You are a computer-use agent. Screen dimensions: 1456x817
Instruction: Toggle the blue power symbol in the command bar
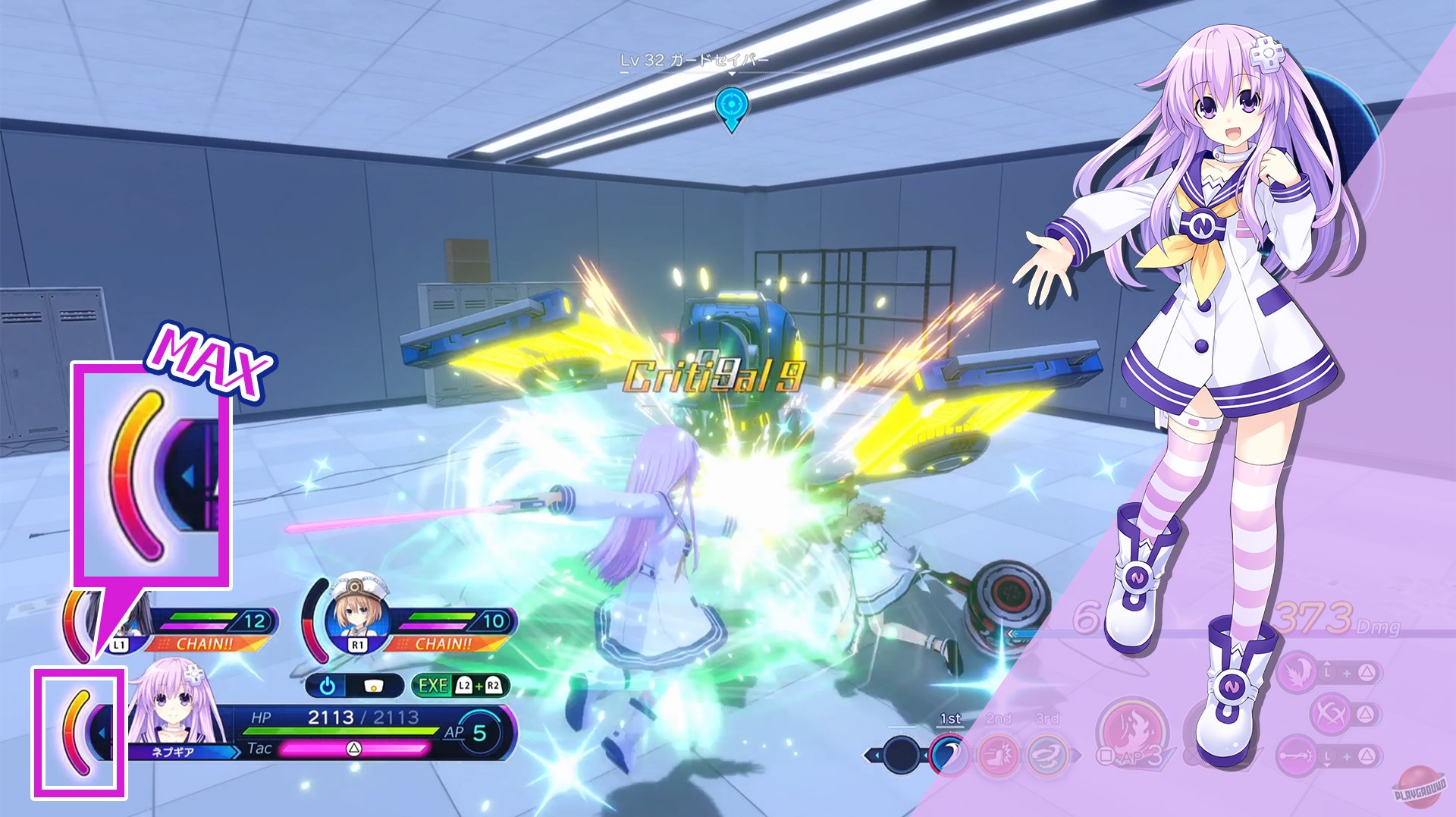(x=328, y=685)
